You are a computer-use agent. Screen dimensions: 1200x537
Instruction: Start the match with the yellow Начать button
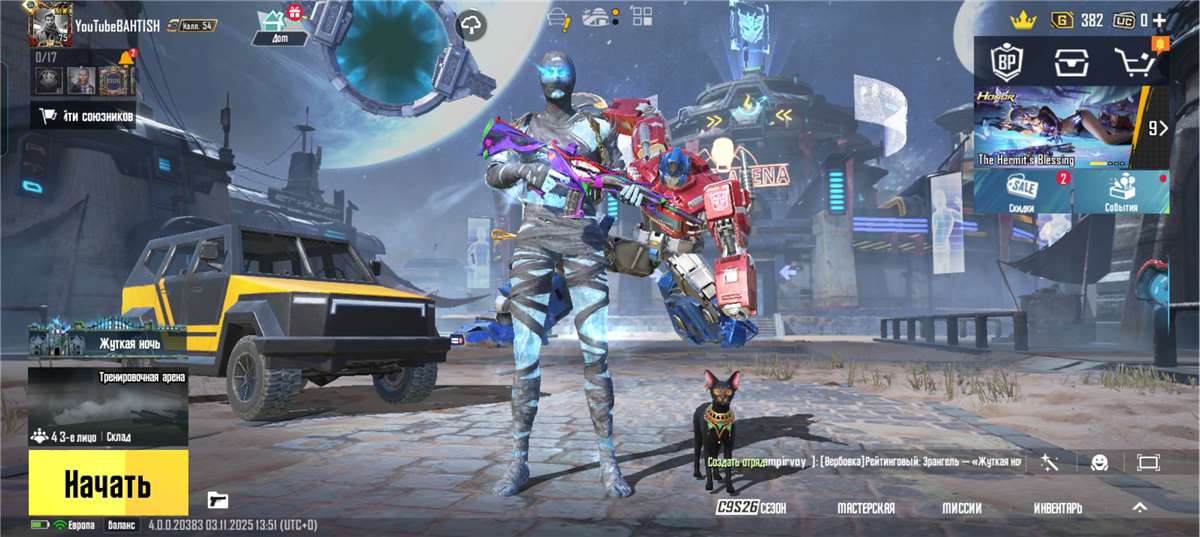point(108,483)
